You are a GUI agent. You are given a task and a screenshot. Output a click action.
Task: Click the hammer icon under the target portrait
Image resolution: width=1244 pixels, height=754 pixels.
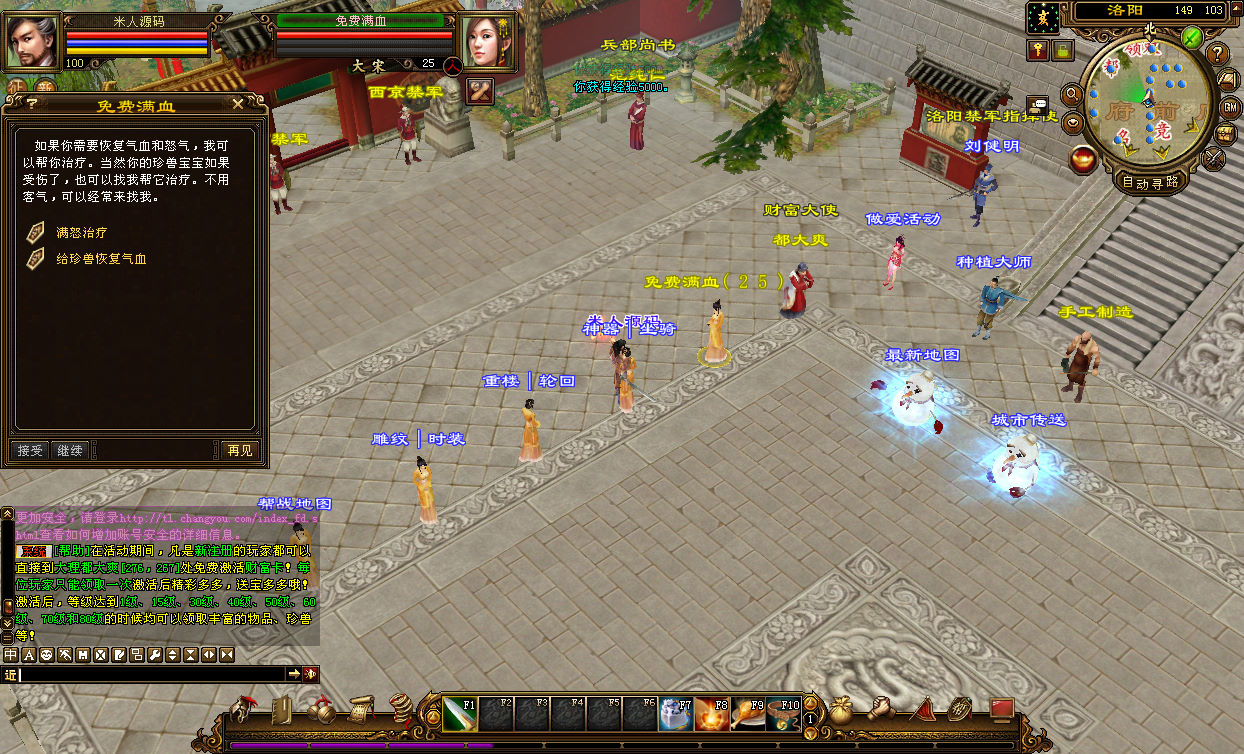(x=481, y=90)
